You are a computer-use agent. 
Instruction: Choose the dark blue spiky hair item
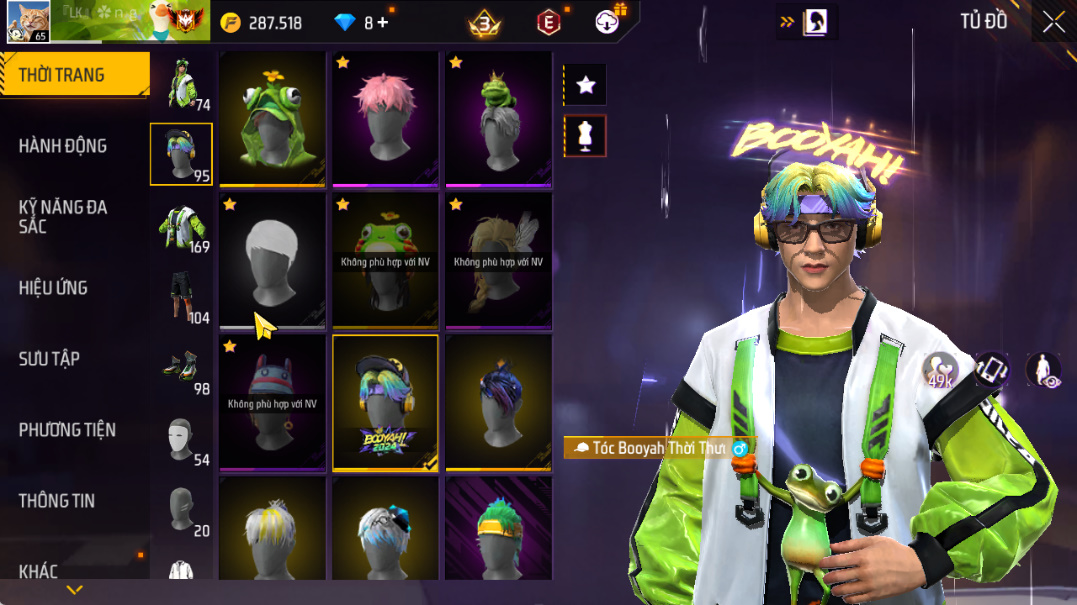coord(498,402)
